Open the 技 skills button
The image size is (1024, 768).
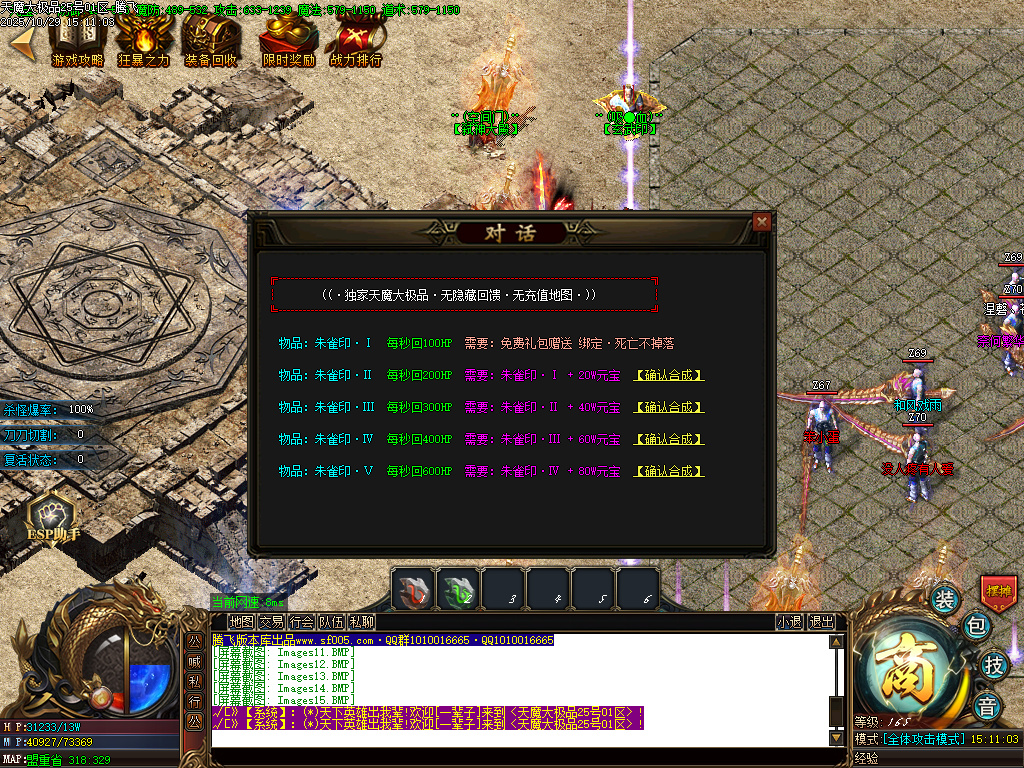pyautogui.click(x=993, y=665)
